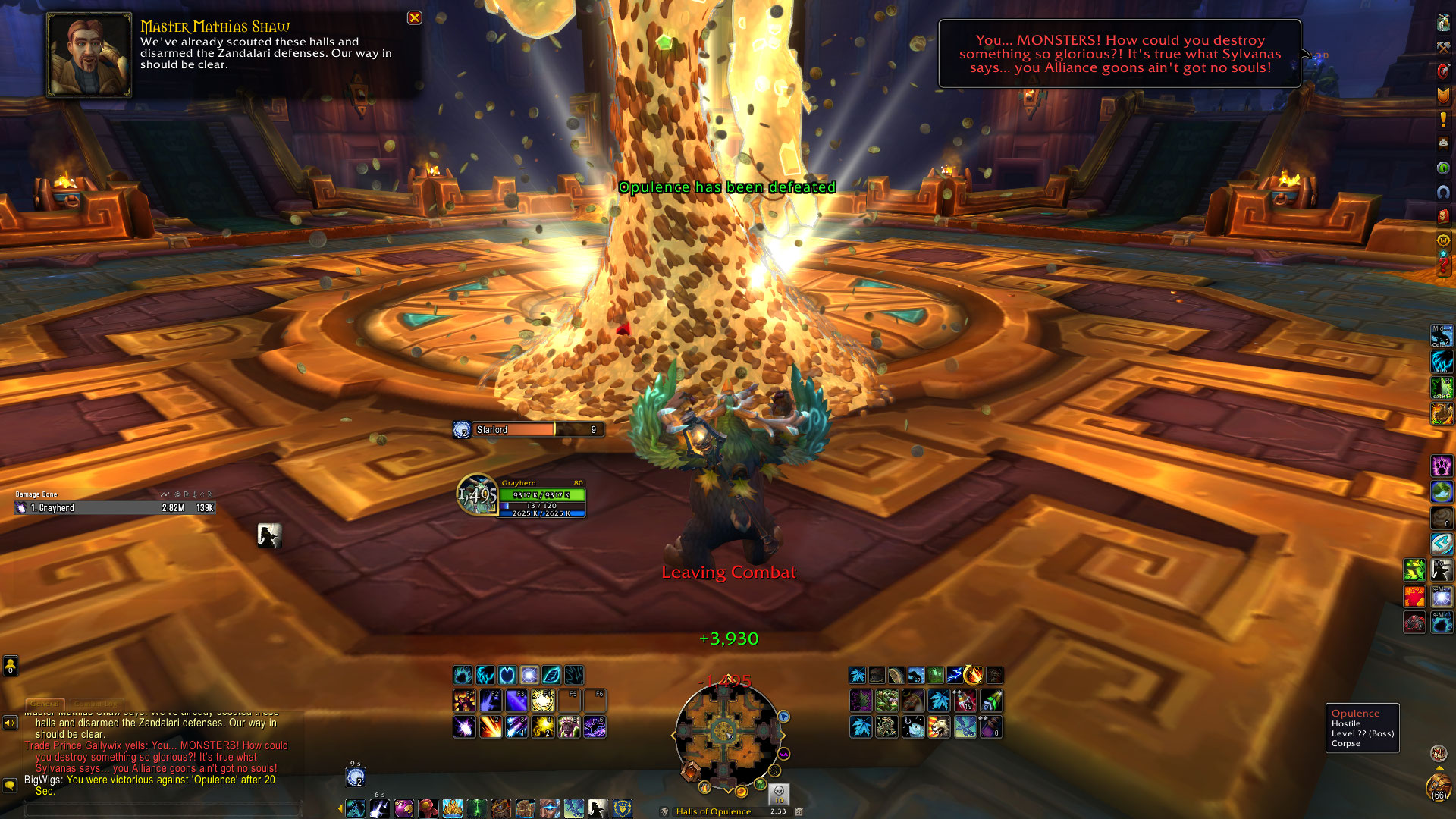Select Grayherd's row in the damage meter
The height and width of the screenshot is (819, 1456).
[x=114, y=508]
